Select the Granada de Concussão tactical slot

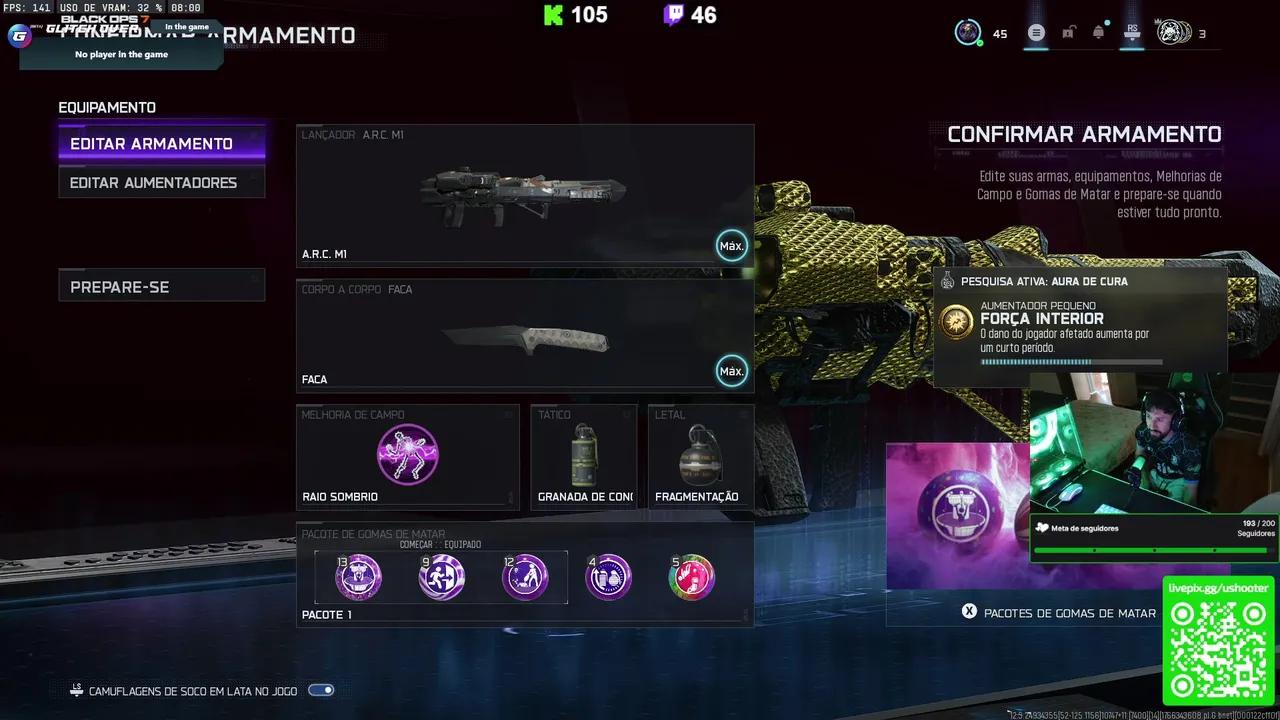pyautogui.click(x=584, y=457)
